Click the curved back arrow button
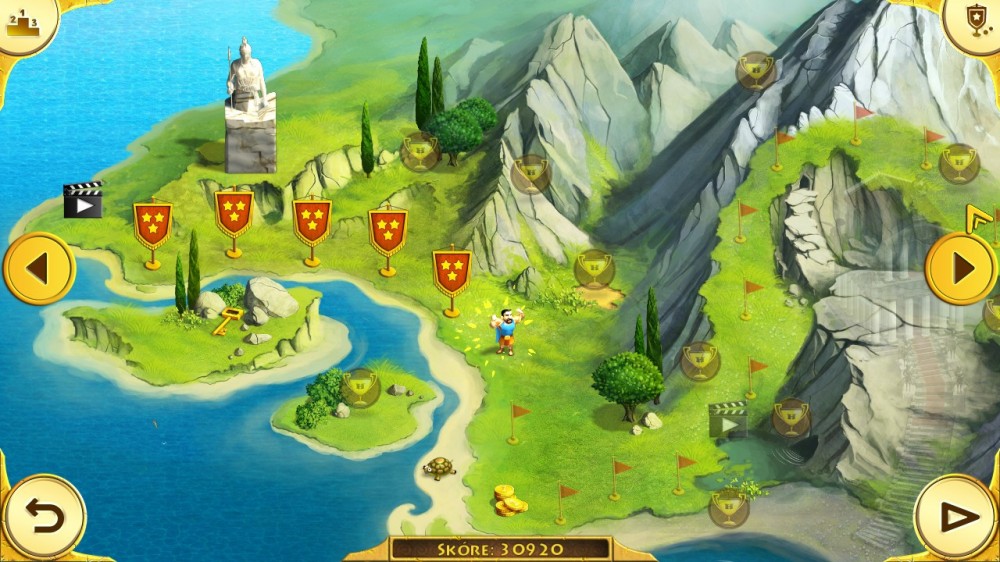The image size is (1000, 562). pos(44,517)
